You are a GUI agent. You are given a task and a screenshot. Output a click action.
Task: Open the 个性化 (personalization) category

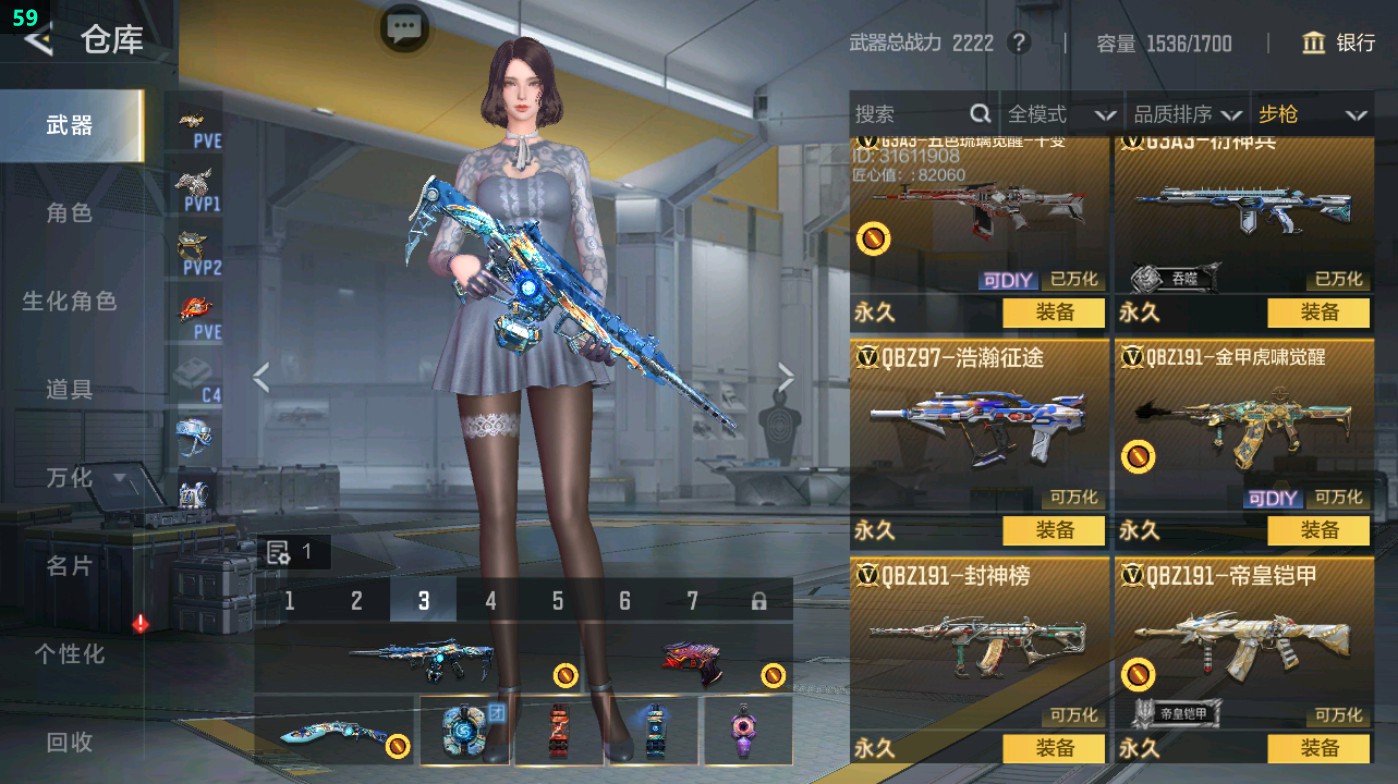point(69,654)
